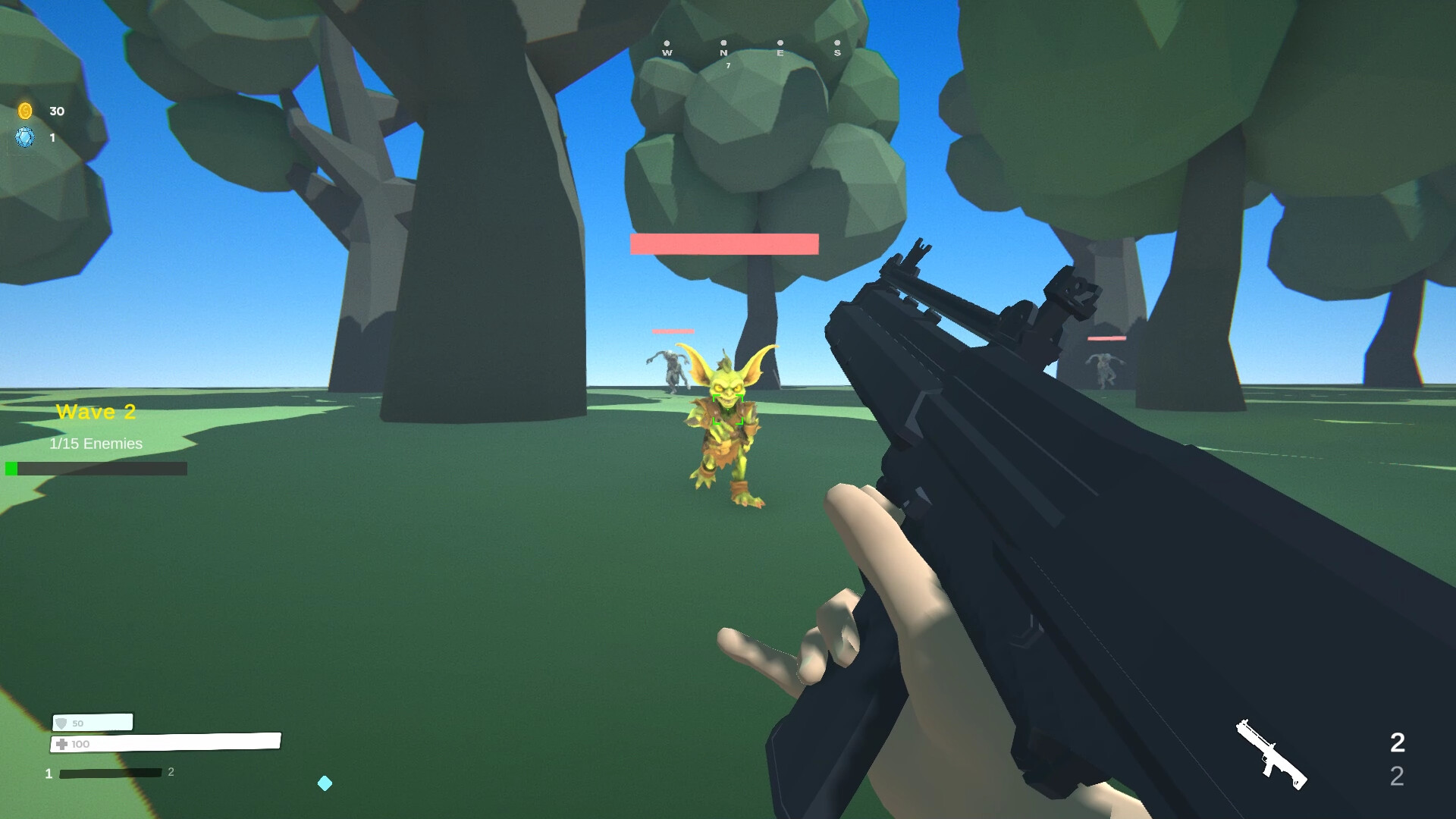Select the blue gem currency icon
The image size is (1456, 819).
(x=25, y=138)
